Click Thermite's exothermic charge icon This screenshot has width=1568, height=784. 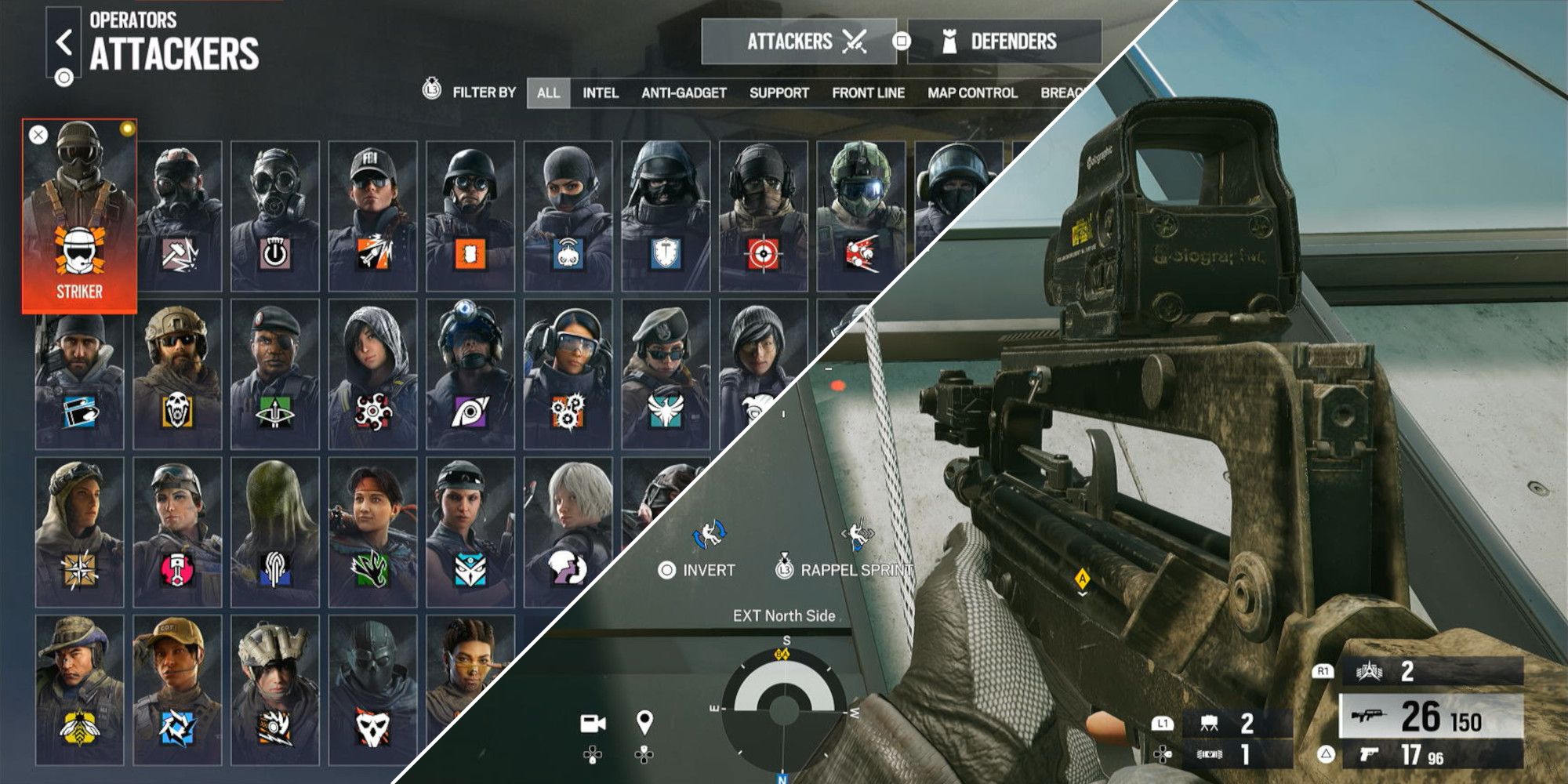click(470, 252)
